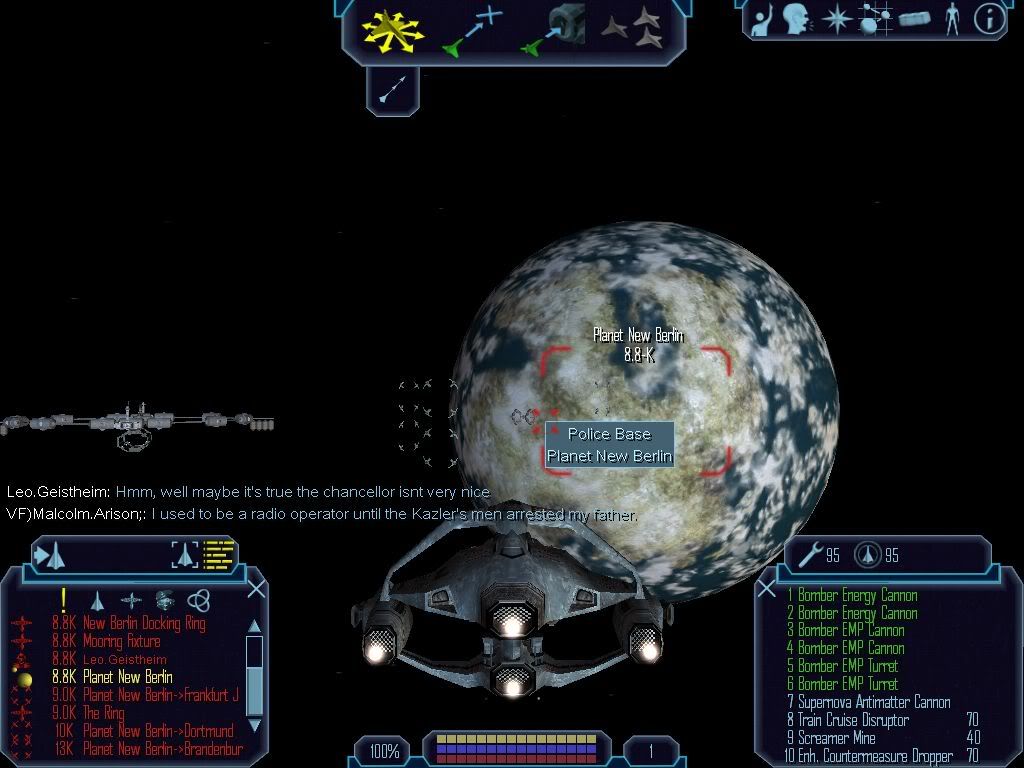Screen dimensions: 1024x768
Task: Filter contact list by ships
Action: [97, 600]
